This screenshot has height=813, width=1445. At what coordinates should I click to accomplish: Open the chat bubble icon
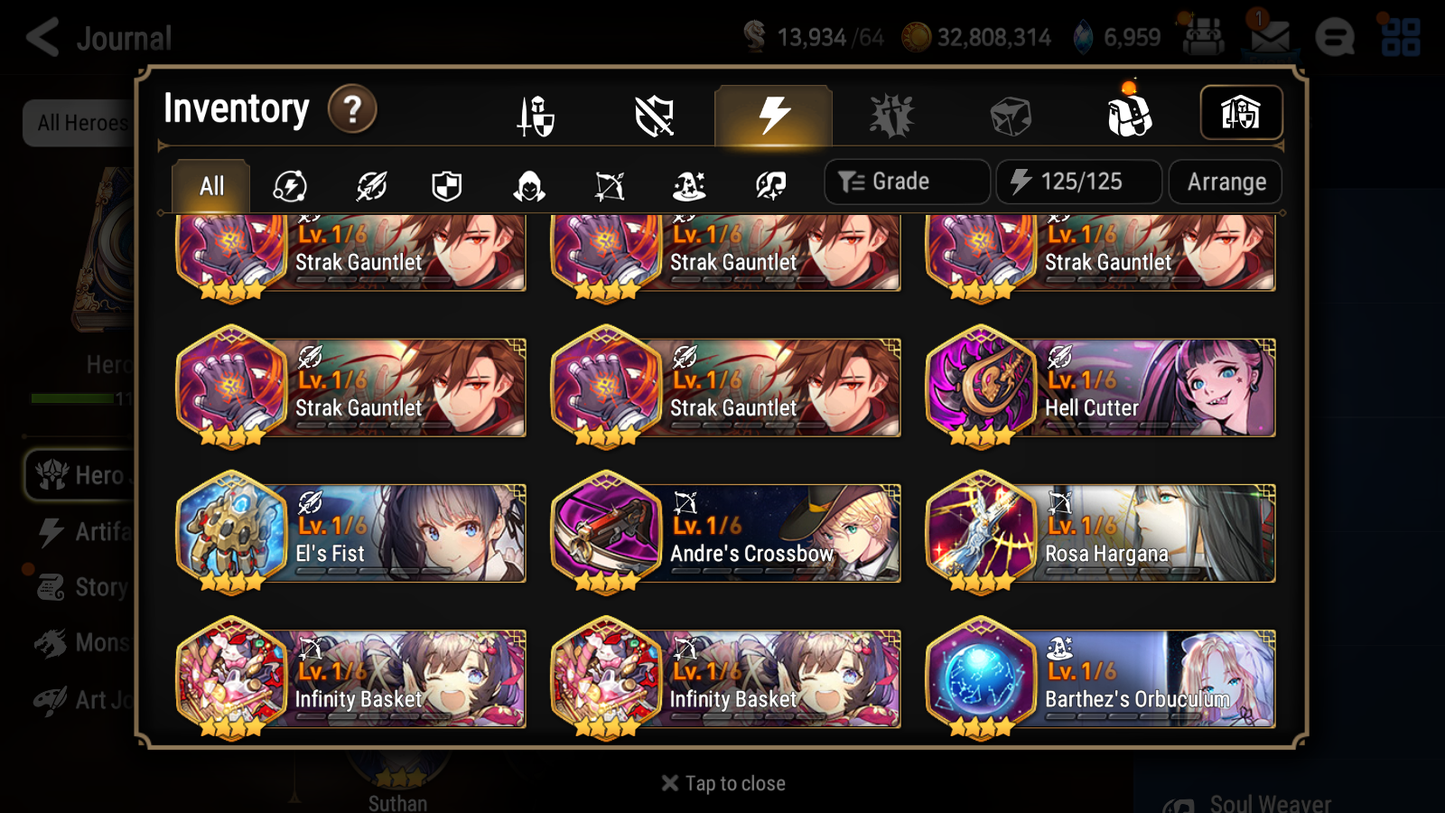pyautogui.click(x=1335, y=37)
